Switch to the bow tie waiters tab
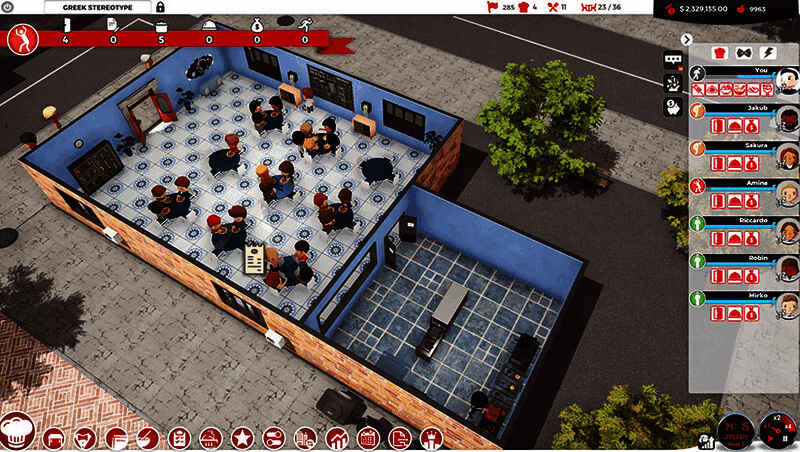800x452 pixels. pos(742,52)
